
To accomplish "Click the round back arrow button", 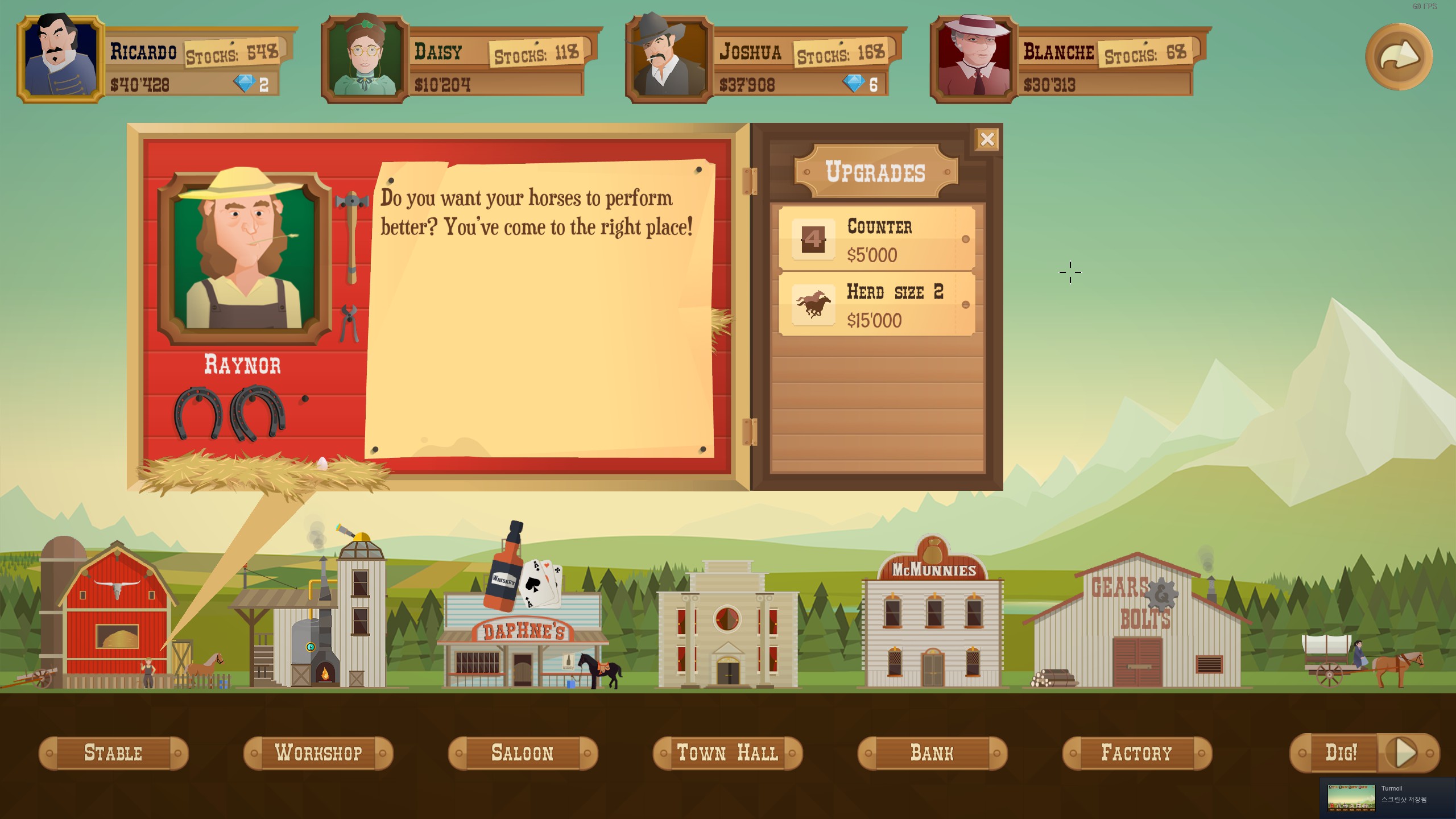I will (1399, 56).
